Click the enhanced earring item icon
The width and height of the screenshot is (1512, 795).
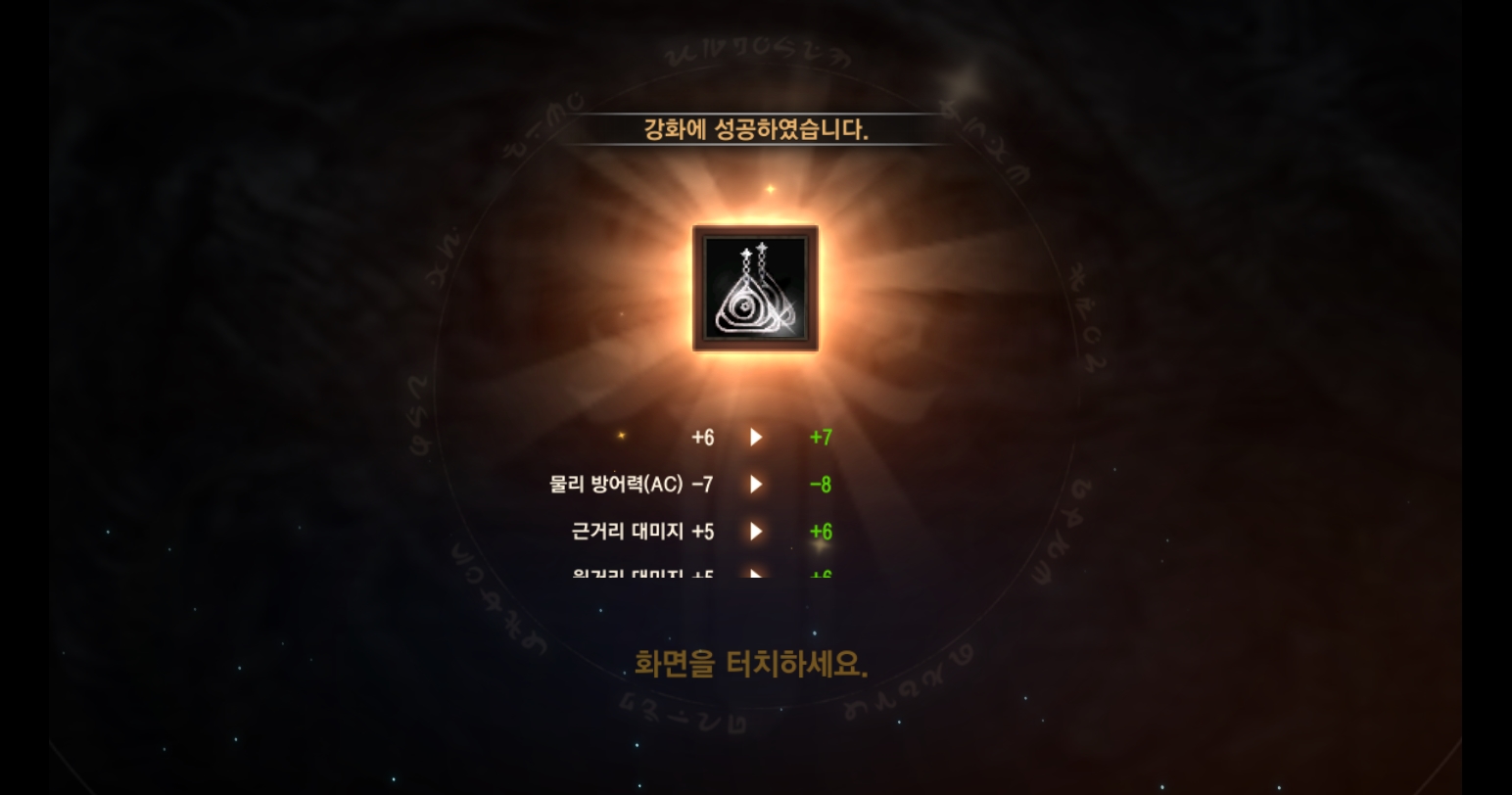754,291
